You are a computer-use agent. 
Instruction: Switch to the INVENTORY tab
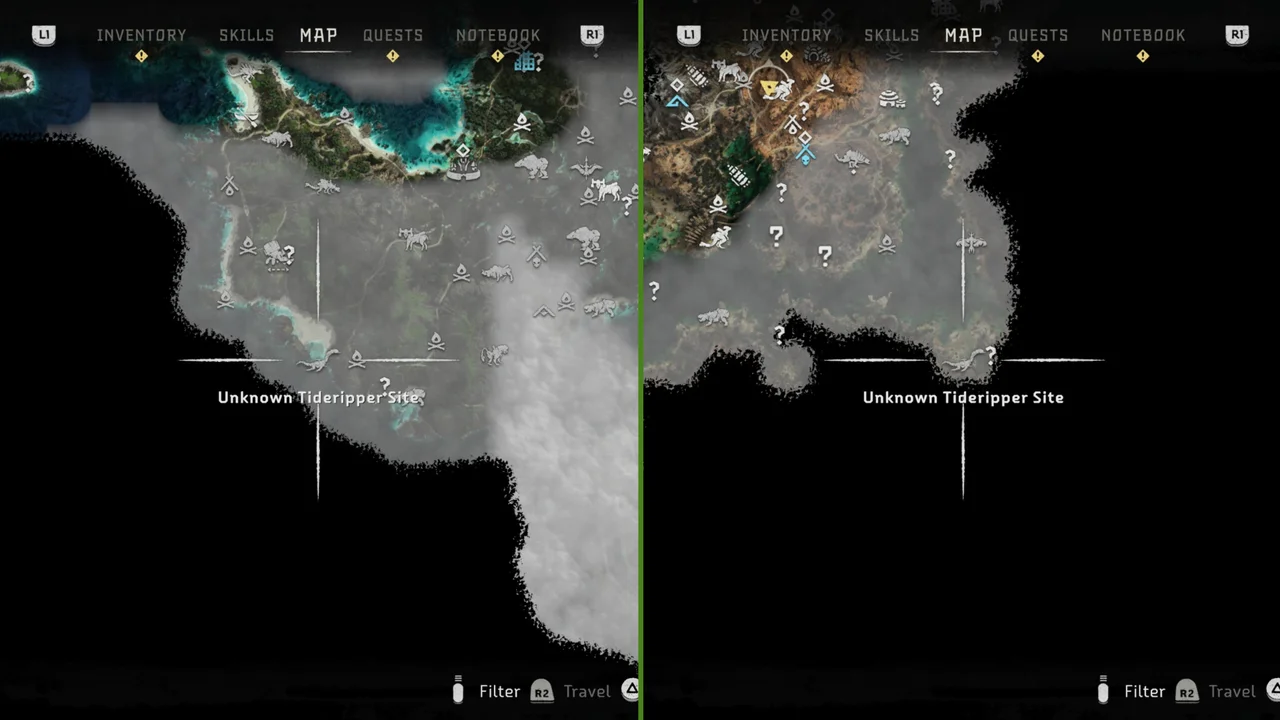click(x=142, y=35)
